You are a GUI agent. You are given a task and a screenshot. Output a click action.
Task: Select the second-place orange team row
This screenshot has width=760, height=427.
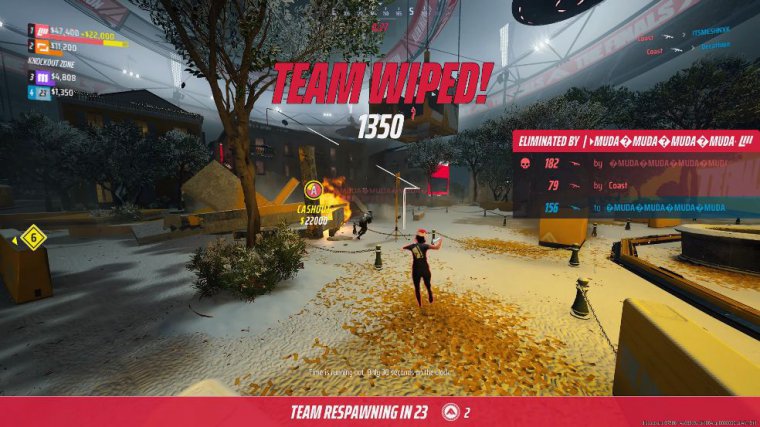pyautogui.click(x=70, y=46)
